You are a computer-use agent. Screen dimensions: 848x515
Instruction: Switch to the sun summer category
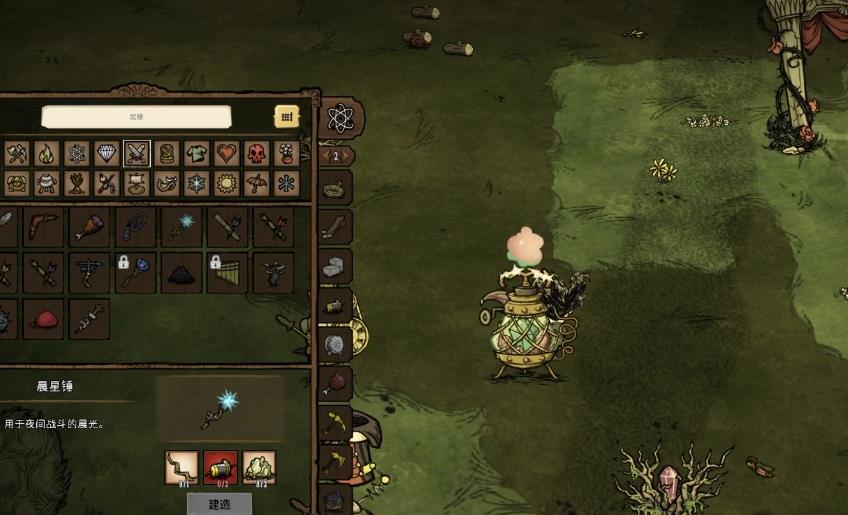226,184
